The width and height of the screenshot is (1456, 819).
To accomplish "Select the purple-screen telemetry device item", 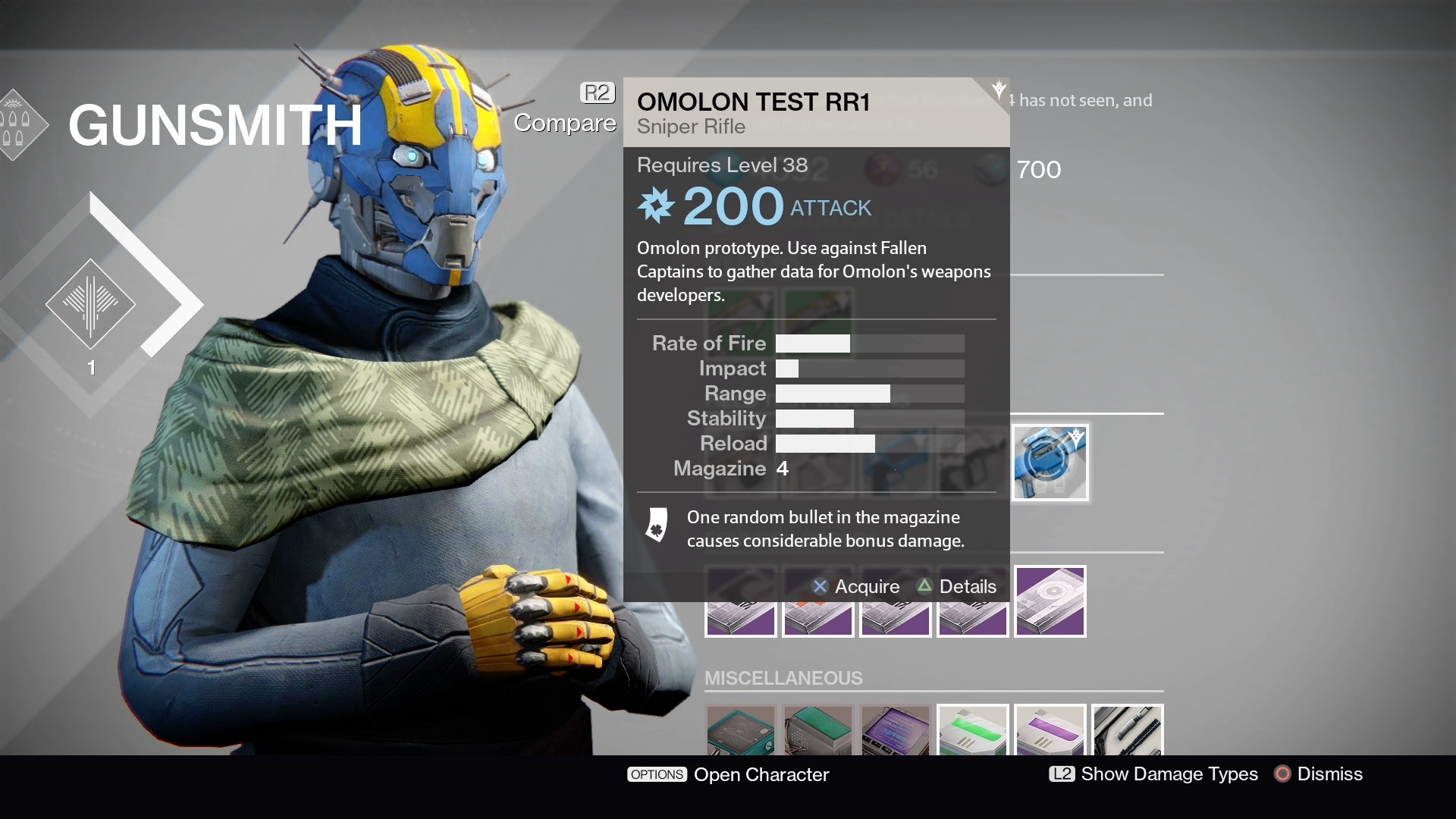I will (x=896, y=730).
